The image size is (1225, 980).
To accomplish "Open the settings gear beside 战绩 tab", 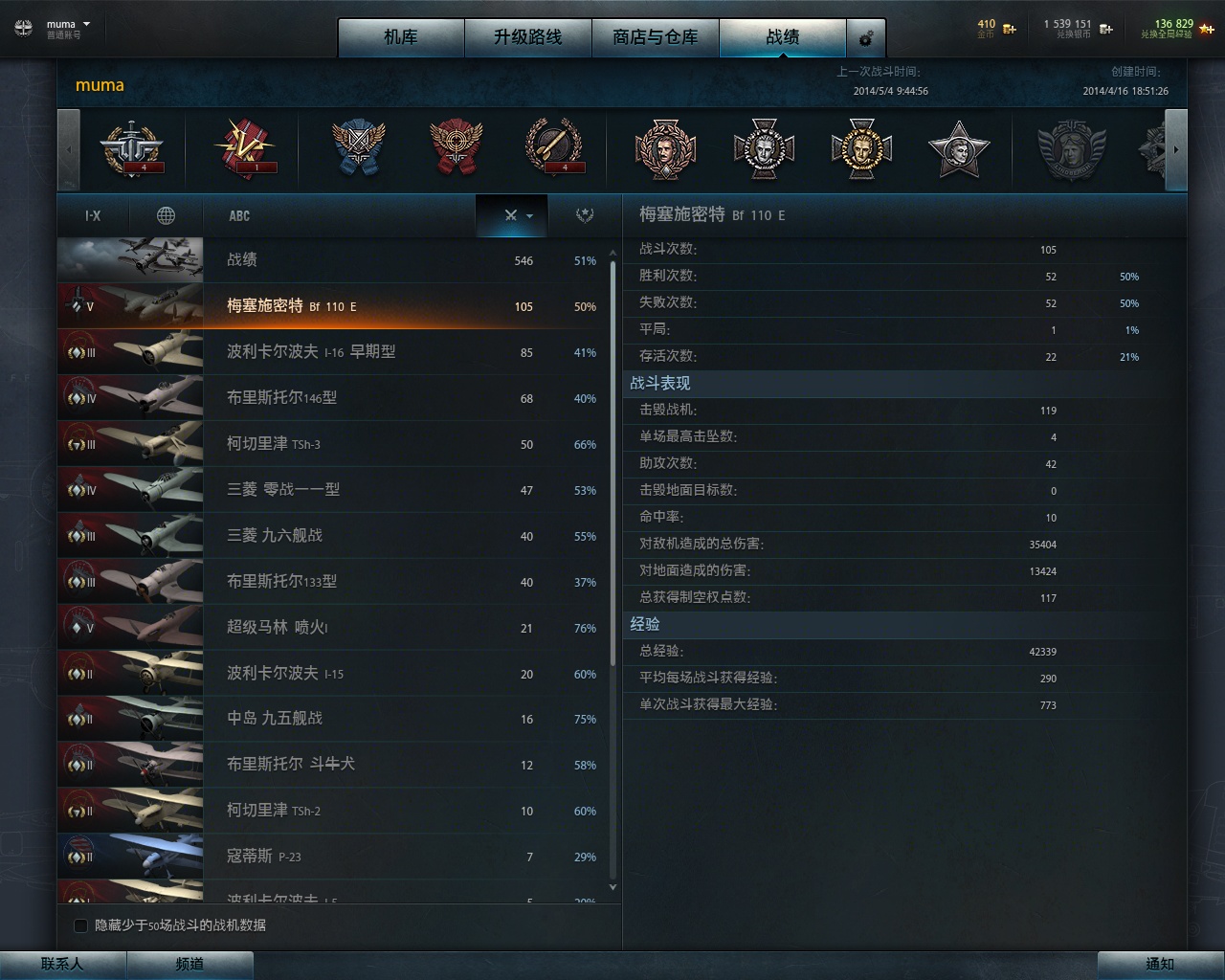I will click(866, 38).
